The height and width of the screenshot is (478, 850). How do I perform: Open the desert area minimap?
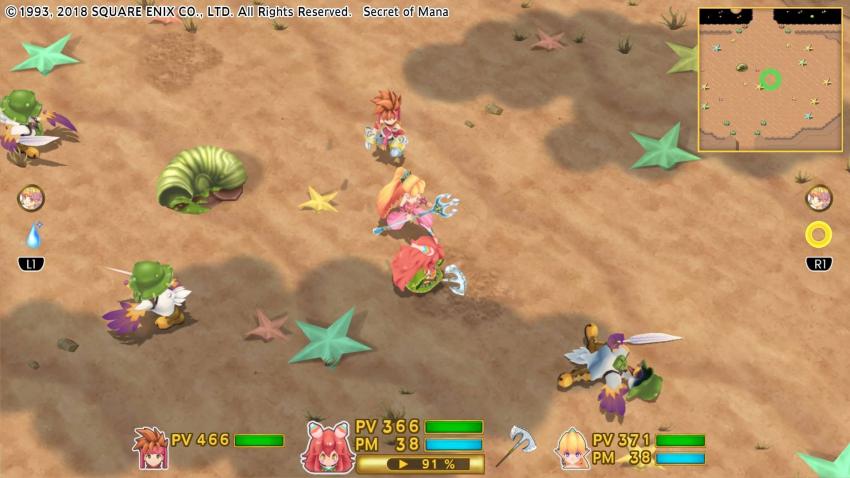click(770, 79)
